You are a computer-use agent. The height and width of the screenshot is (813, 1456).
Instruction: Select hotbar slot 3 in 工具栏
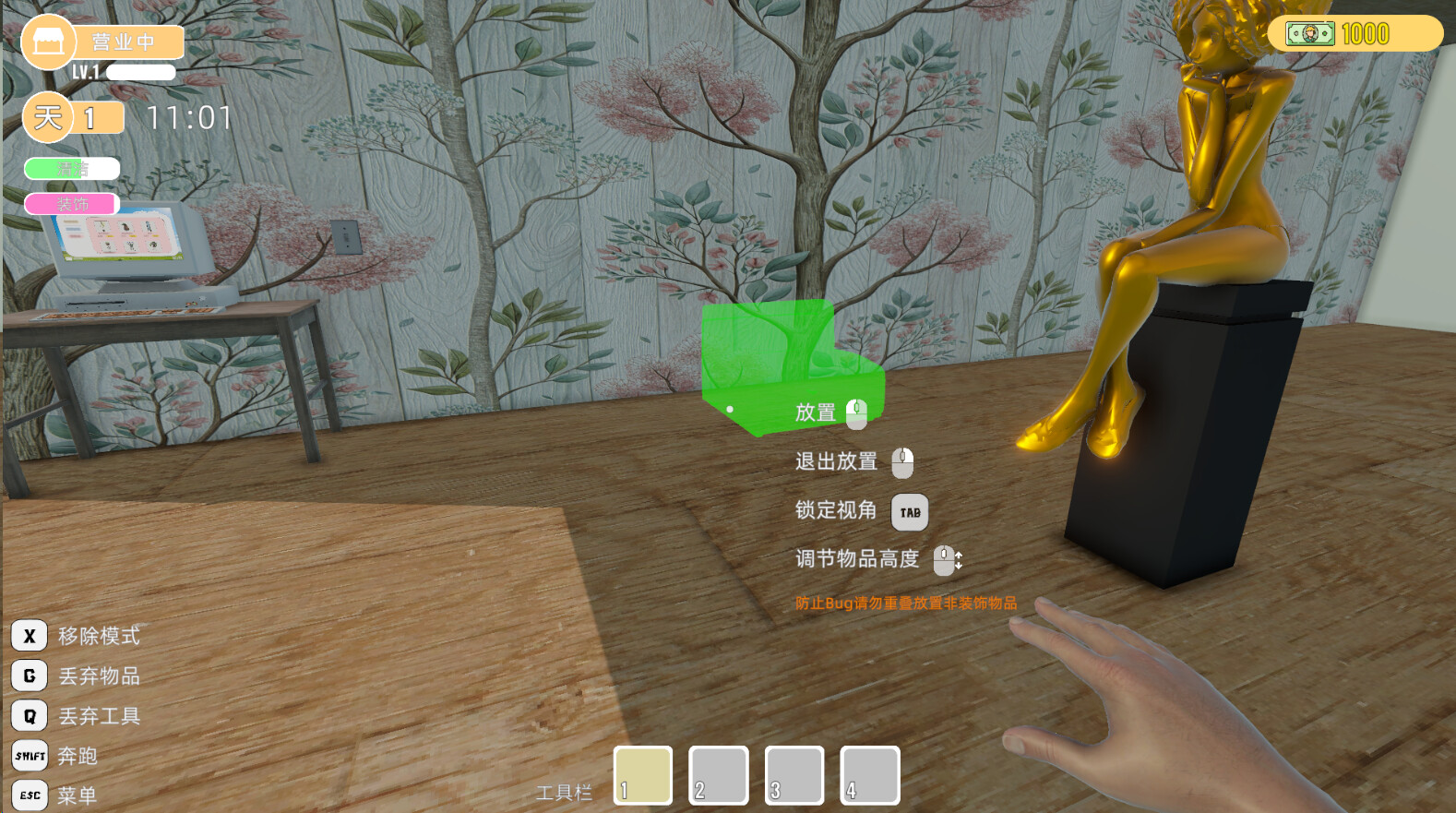(x=794, y=775)
